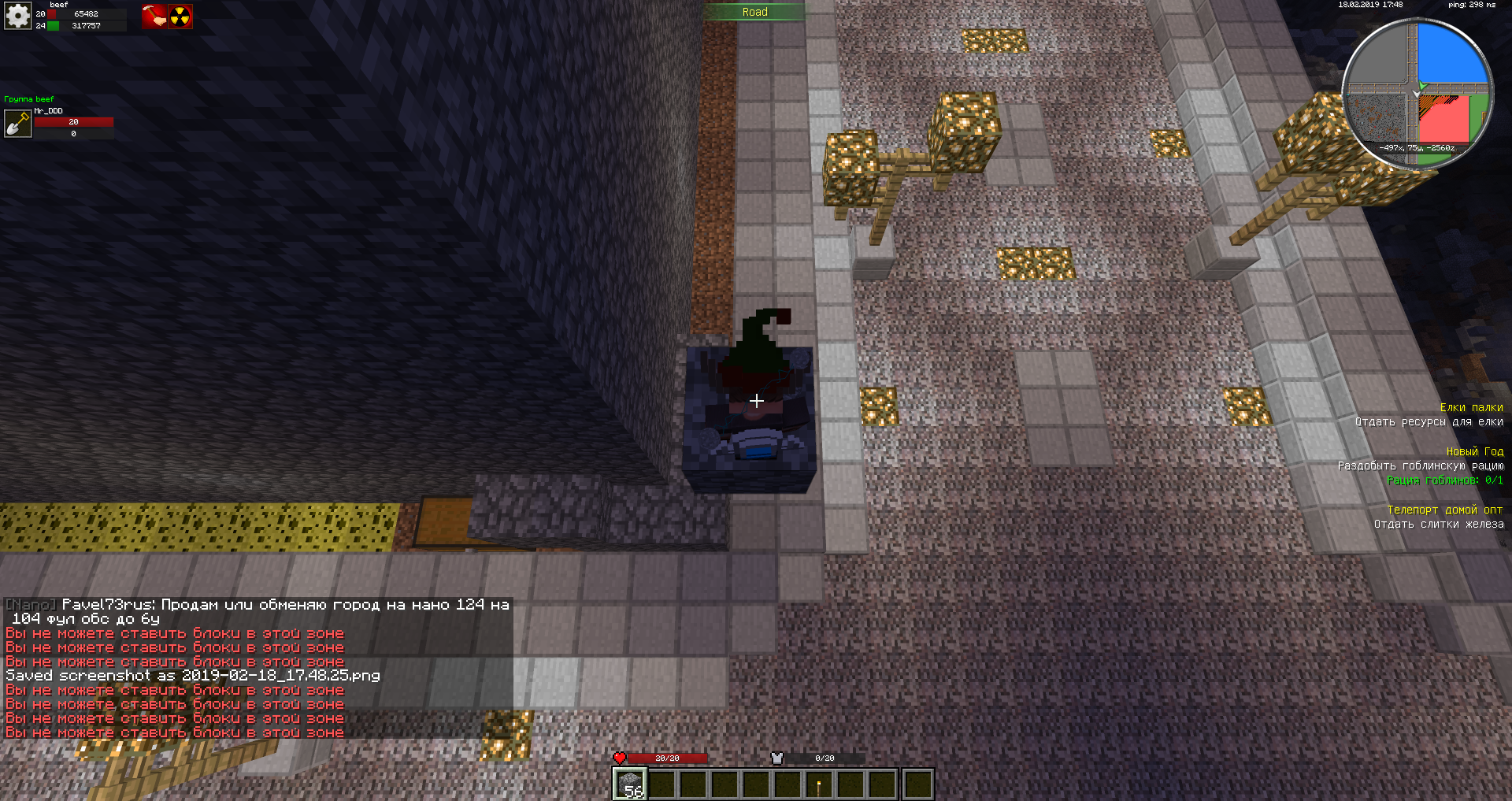Click the saved screenshot chat line

click(193, 676)
